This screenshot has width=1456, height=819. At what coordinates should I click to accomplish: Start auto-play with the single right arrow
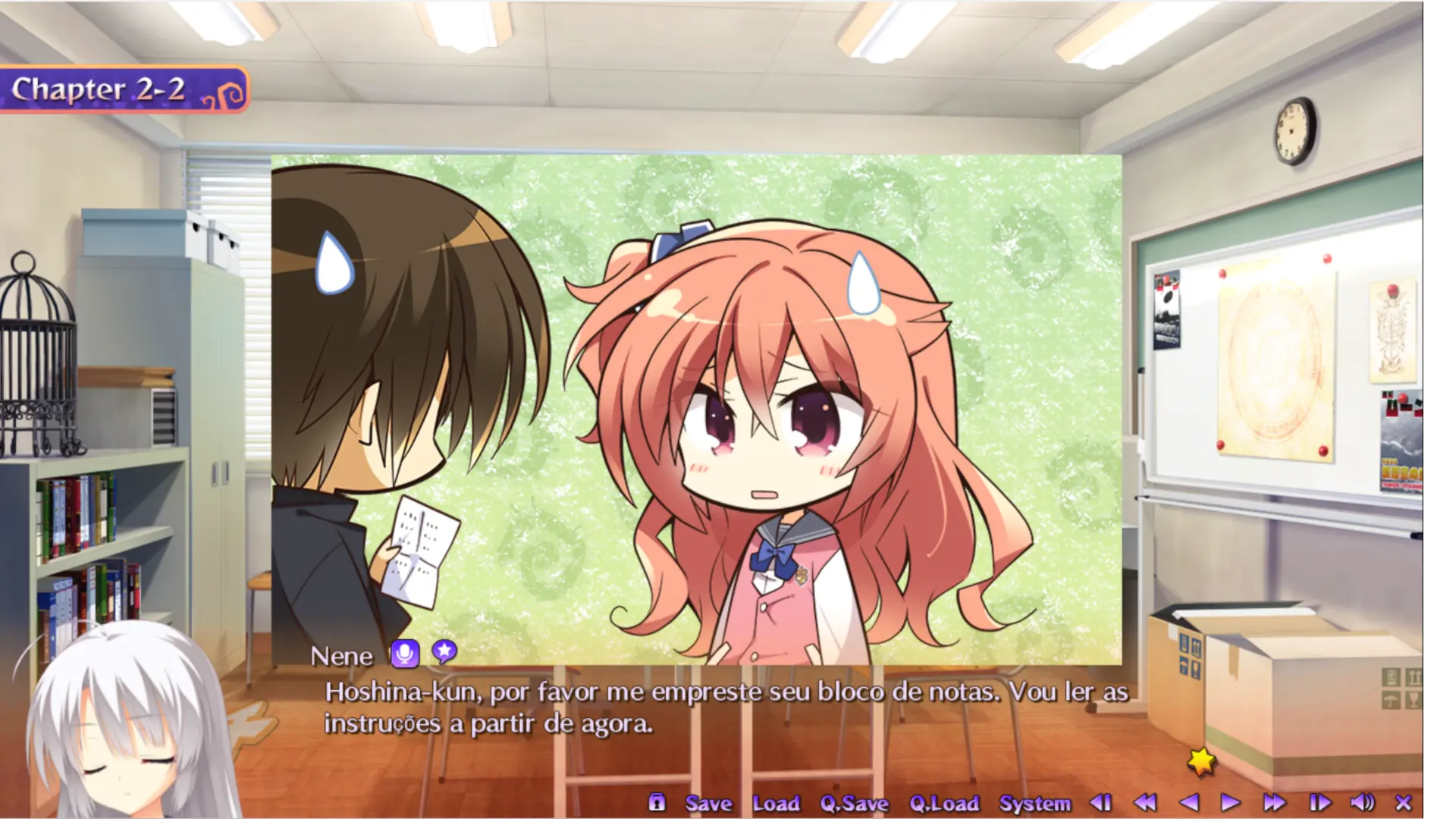(1230, 802)
